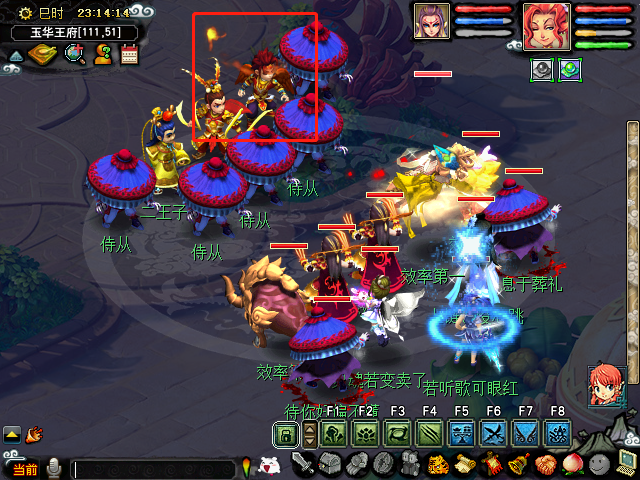640x480 pixels.
Task: Open the sword attack menu icon
Action: coord(304,464)
